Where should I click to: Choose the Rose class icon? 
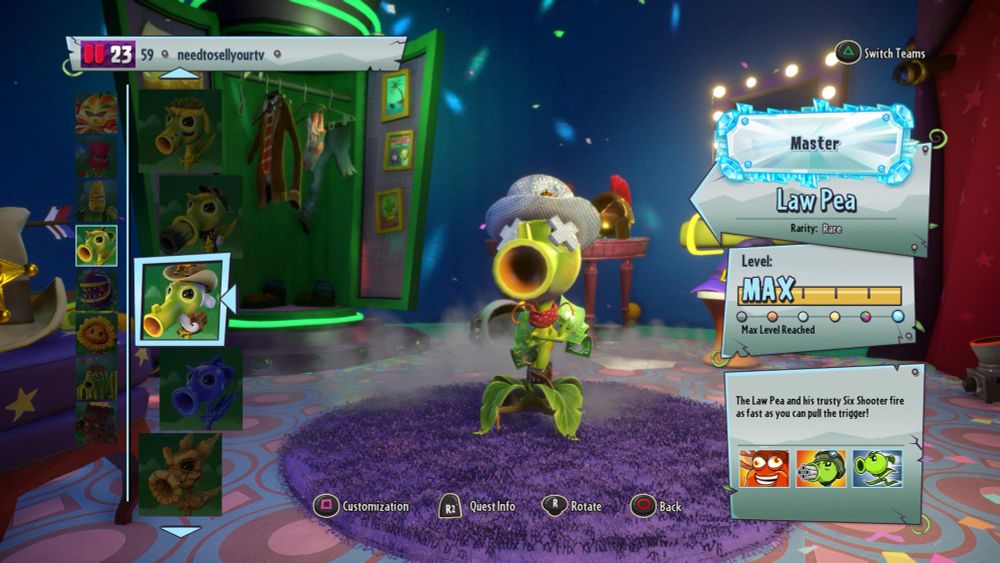tap(96, 158)
